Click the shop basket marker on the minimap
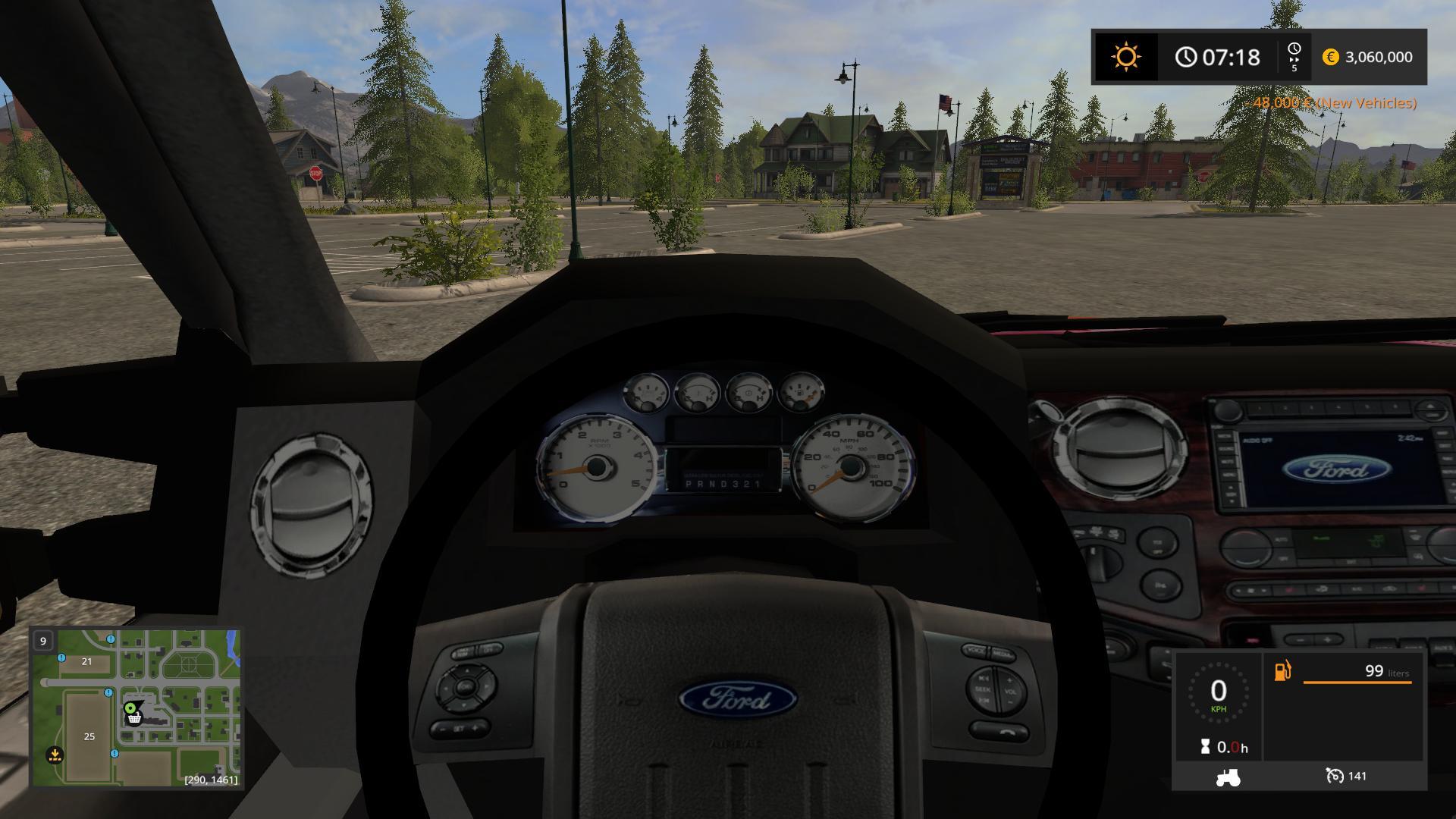This screenshot has height=819, width=1456. 135,719
